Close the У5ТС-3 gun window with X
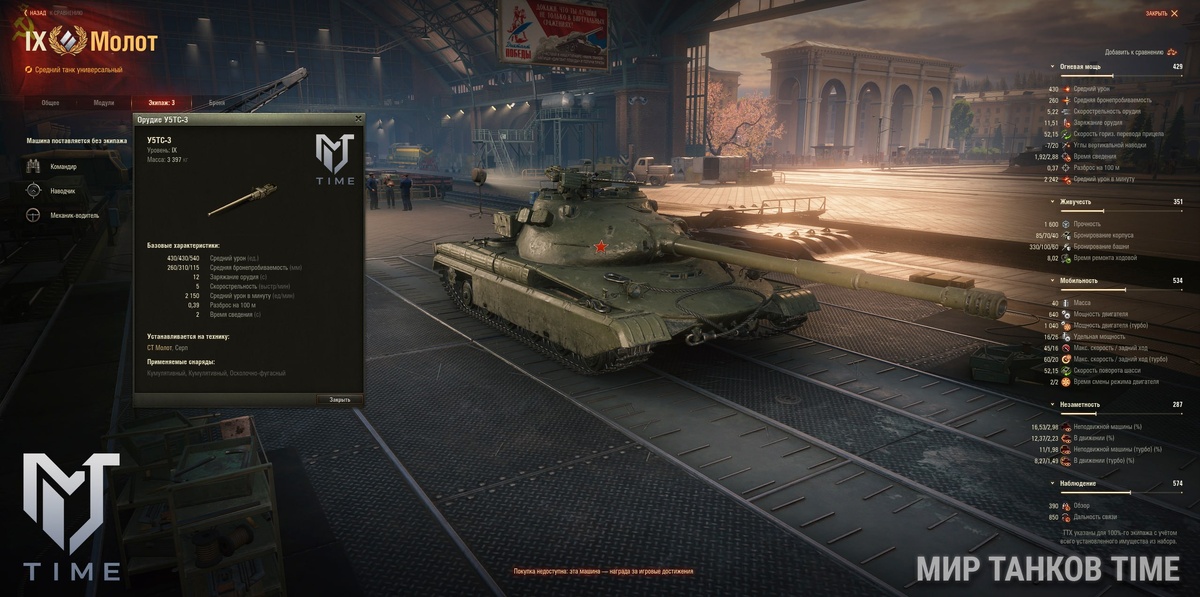This screenshot has width=1200, height=597. point(358,118)
